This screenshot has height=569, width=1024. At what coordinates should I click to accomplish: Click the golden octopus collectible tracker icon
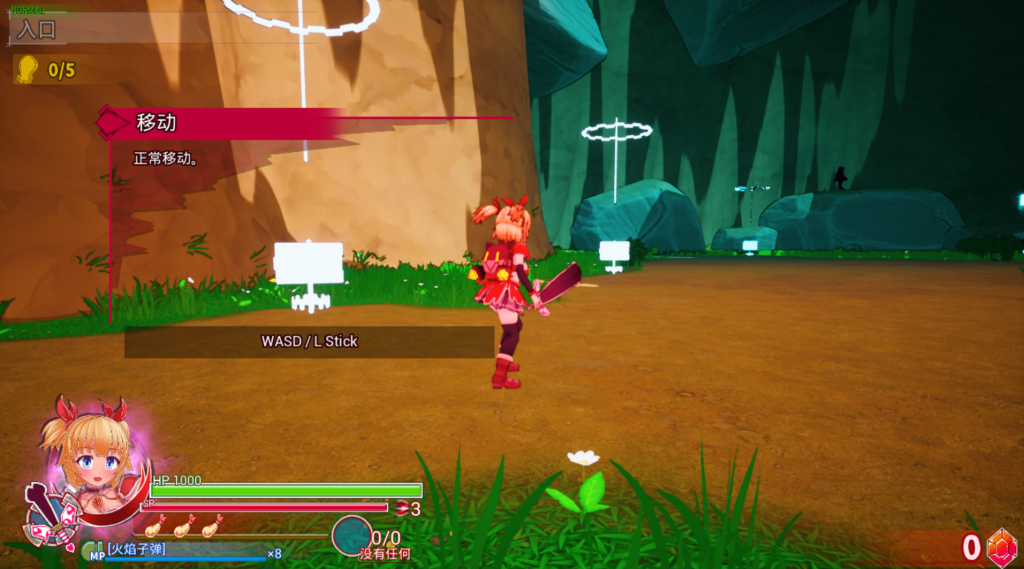[x=27, y=69]
